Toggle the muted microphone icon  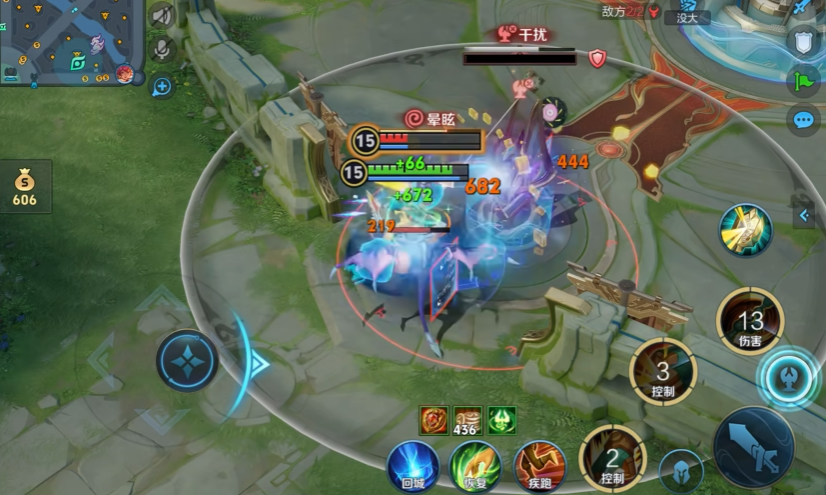tap(161, 49)
